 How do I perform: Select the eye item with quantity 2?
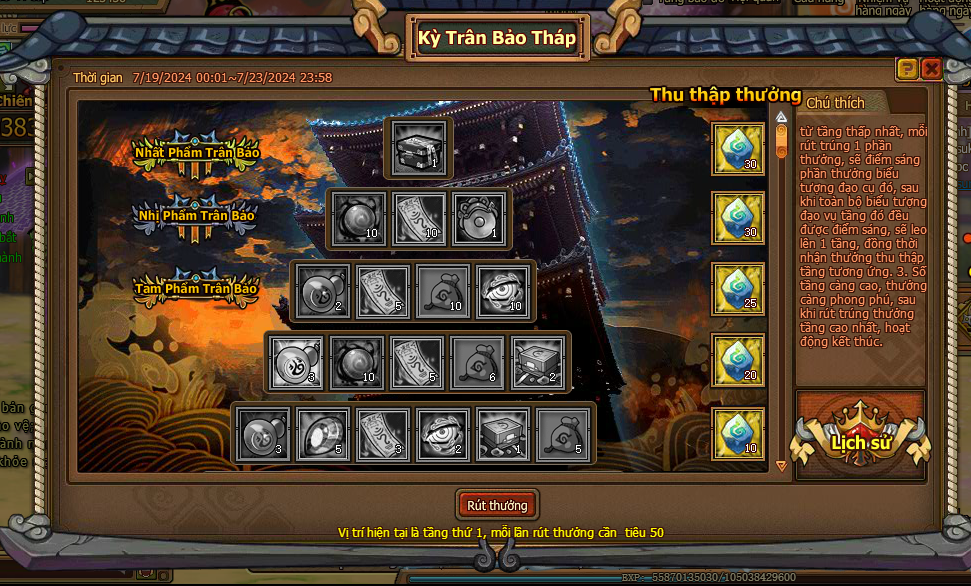pos(443,435)
